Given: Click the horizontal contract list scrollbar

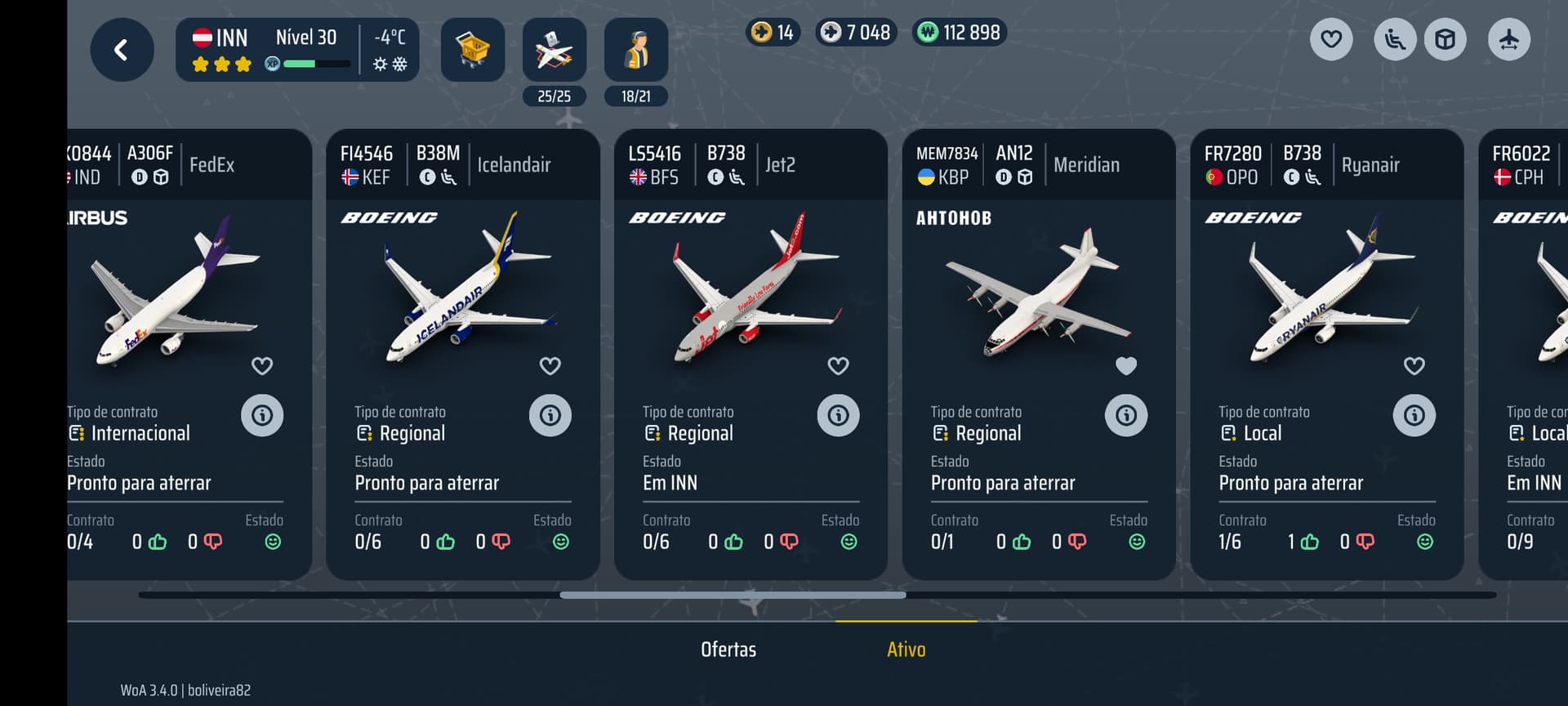Looking at the screenshot, I should pyautogui.click(x=733, y=595).
